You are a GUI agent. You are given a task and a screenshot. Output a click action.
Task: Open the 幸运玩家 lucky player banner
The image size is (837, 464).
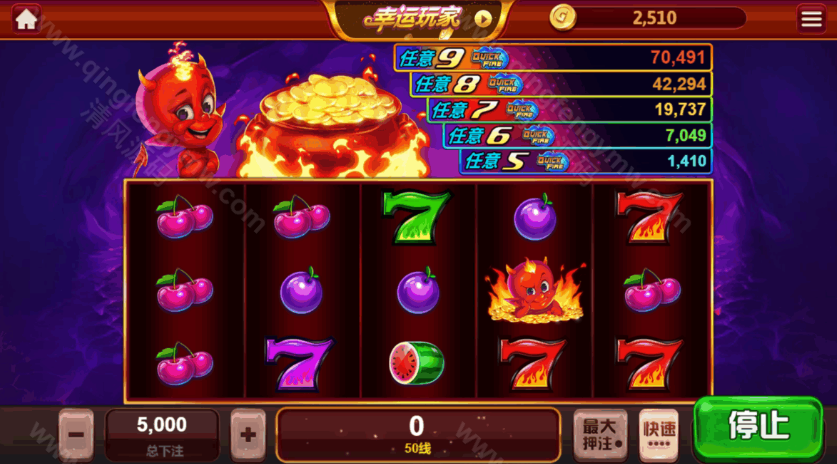418,18
